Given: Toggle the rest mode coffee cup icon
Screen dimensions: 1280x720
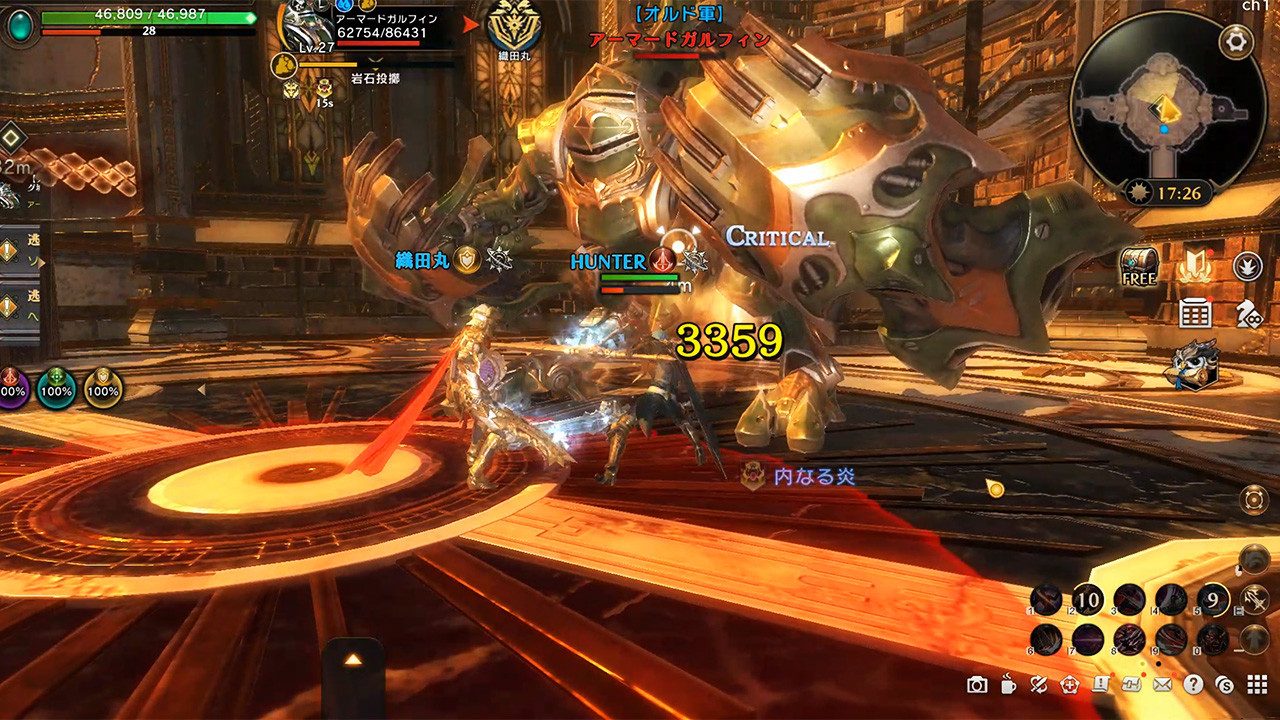Looking at the screenshot, I should tap(1007, 684).
